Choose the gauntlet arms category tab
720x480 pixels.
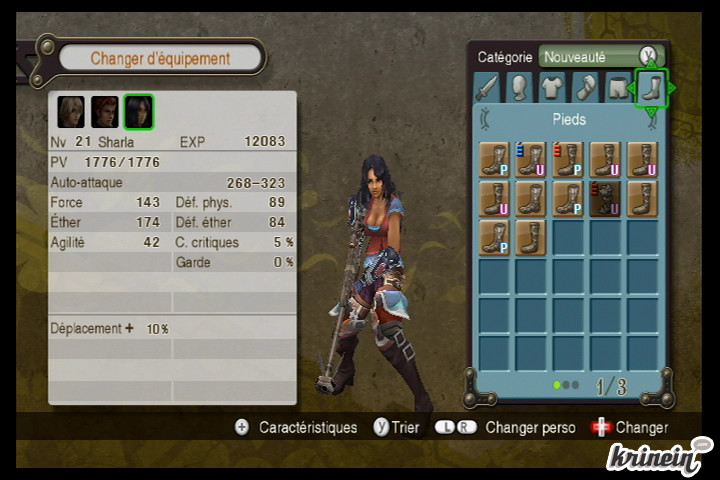(x=586, y=88)
